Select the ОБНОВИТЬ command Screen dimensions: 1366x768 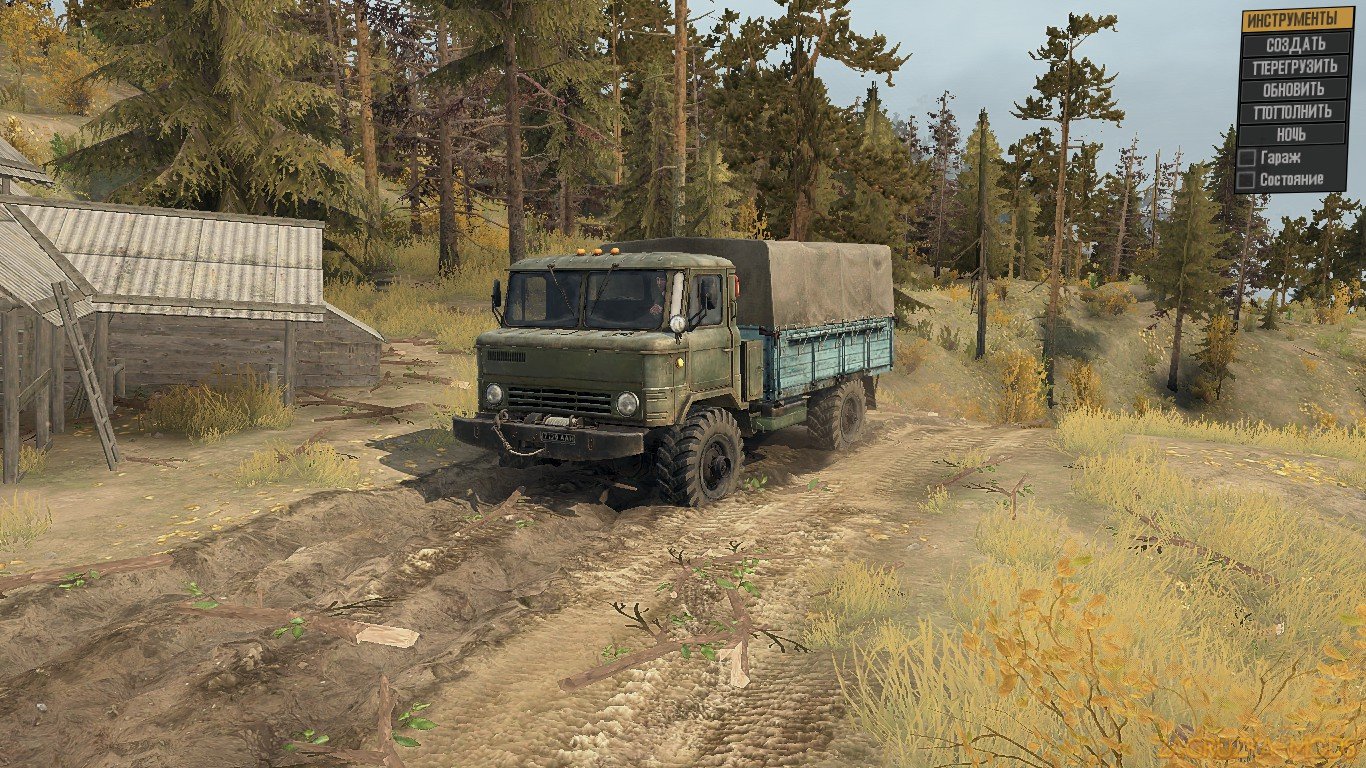click(1292, 89)
